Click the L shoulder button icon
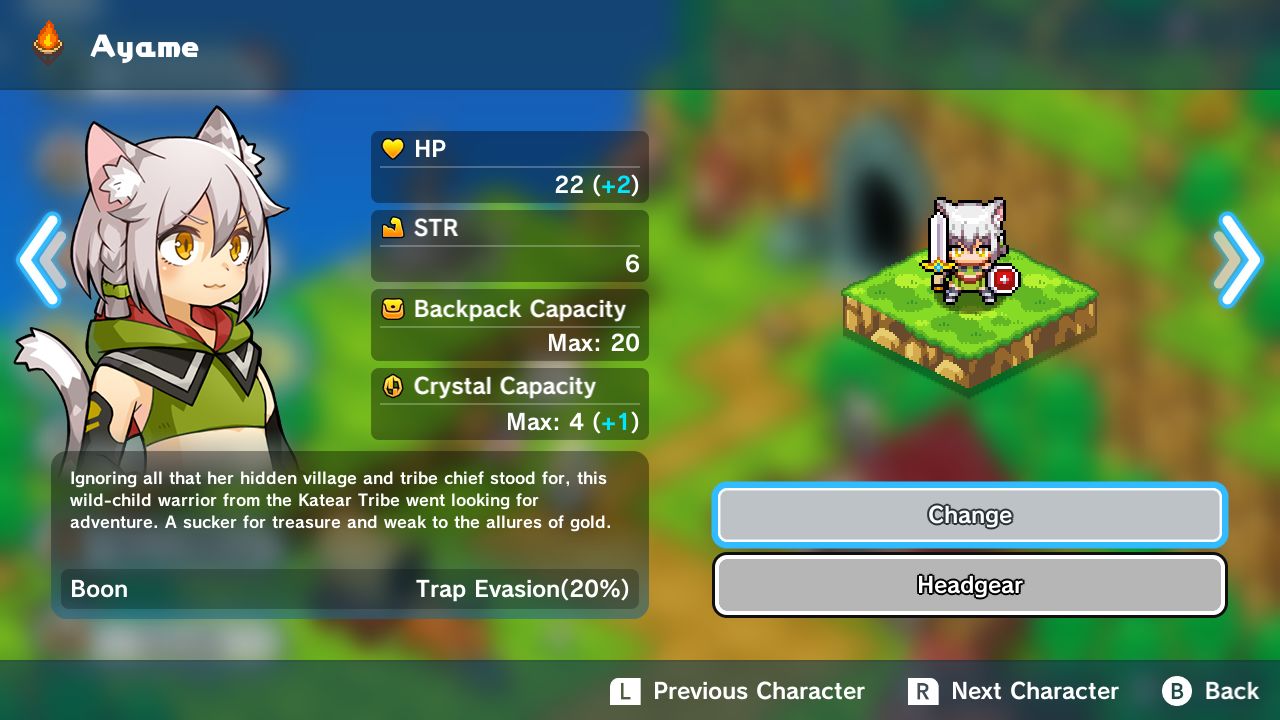Screen dimensions: 1280x720 pos(626,690)
